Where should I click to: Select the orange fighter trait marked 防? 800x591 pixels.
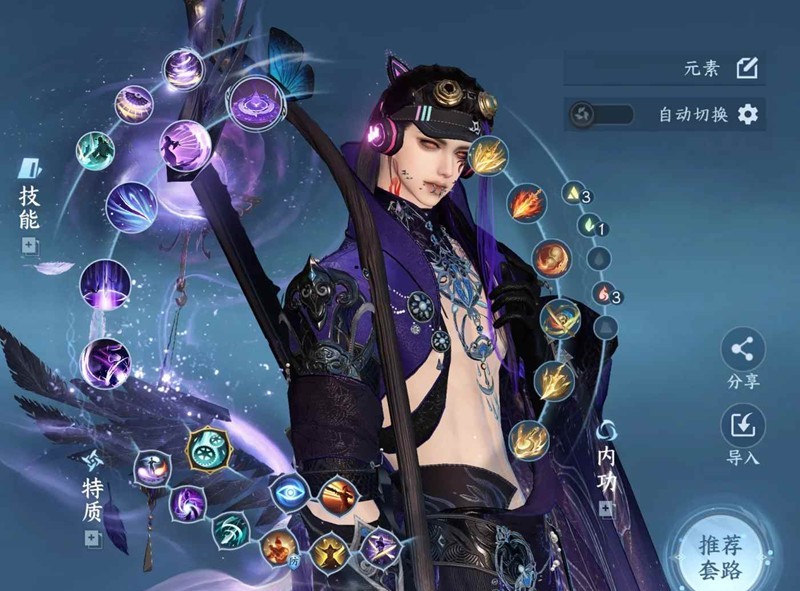click(x=279, y=546)
